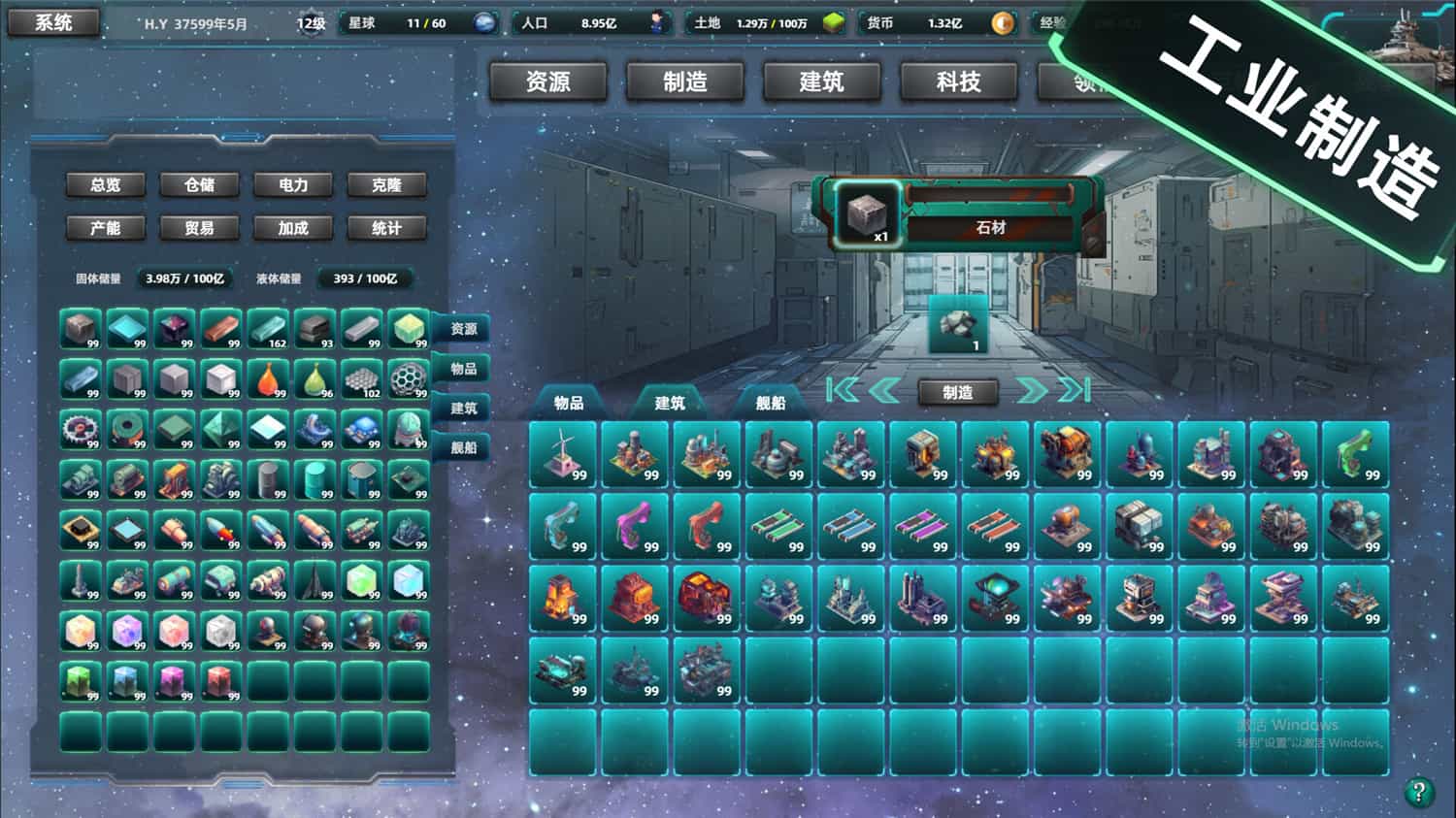Image resolution: width=1456 pixels, height=818 pixels.
Task: View the 电力 power panel
Action: coord(293,184)
